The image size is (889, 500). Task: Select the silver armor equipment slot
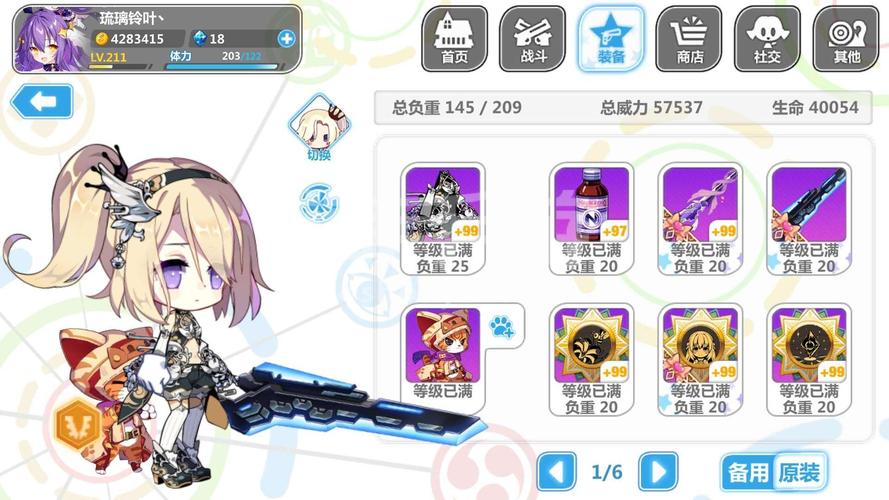(443, 217)
